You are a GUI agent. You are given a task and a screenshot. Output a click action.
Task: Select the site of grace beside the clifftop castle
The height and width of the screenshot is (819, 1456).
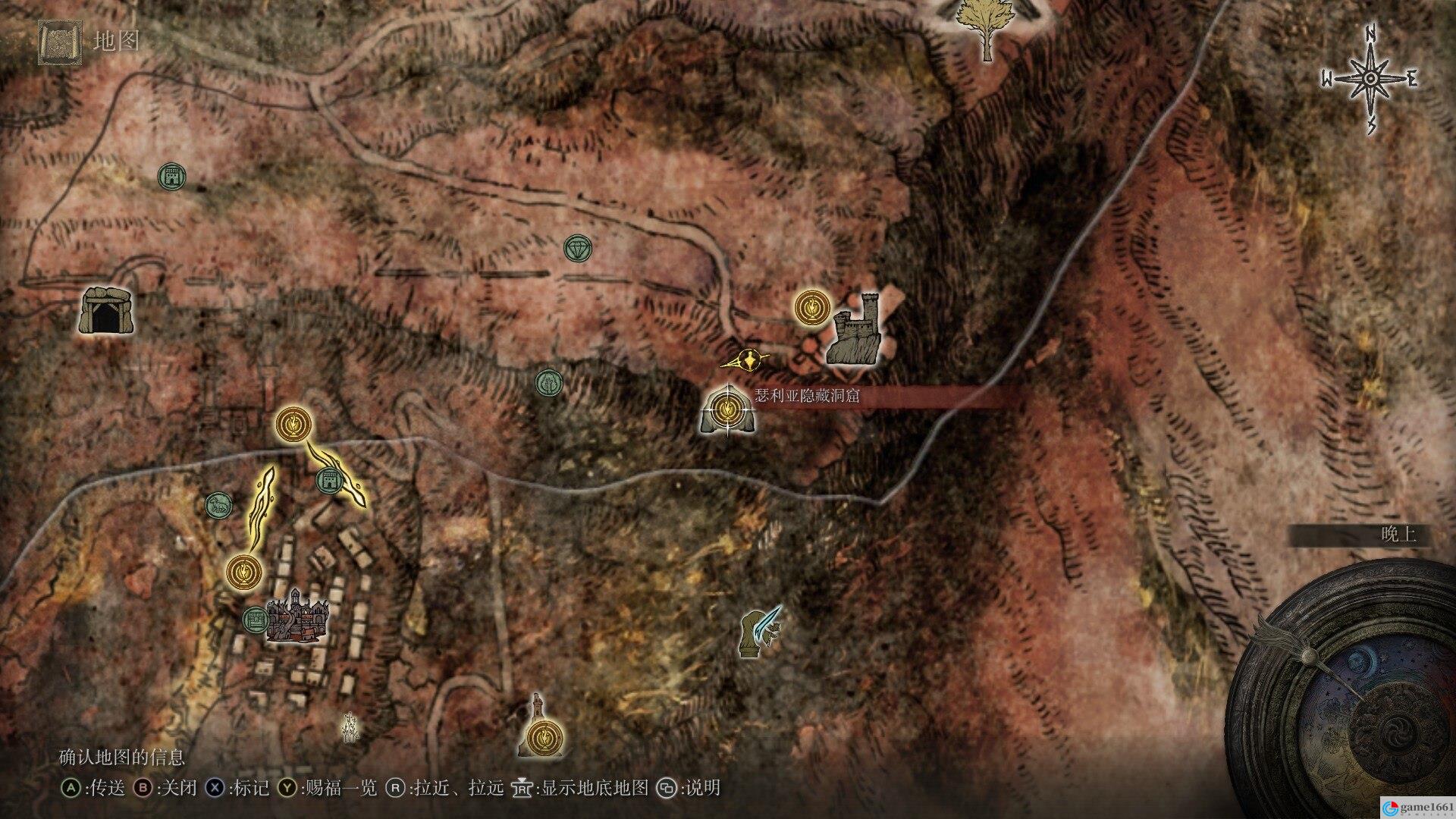click(813, 308)
